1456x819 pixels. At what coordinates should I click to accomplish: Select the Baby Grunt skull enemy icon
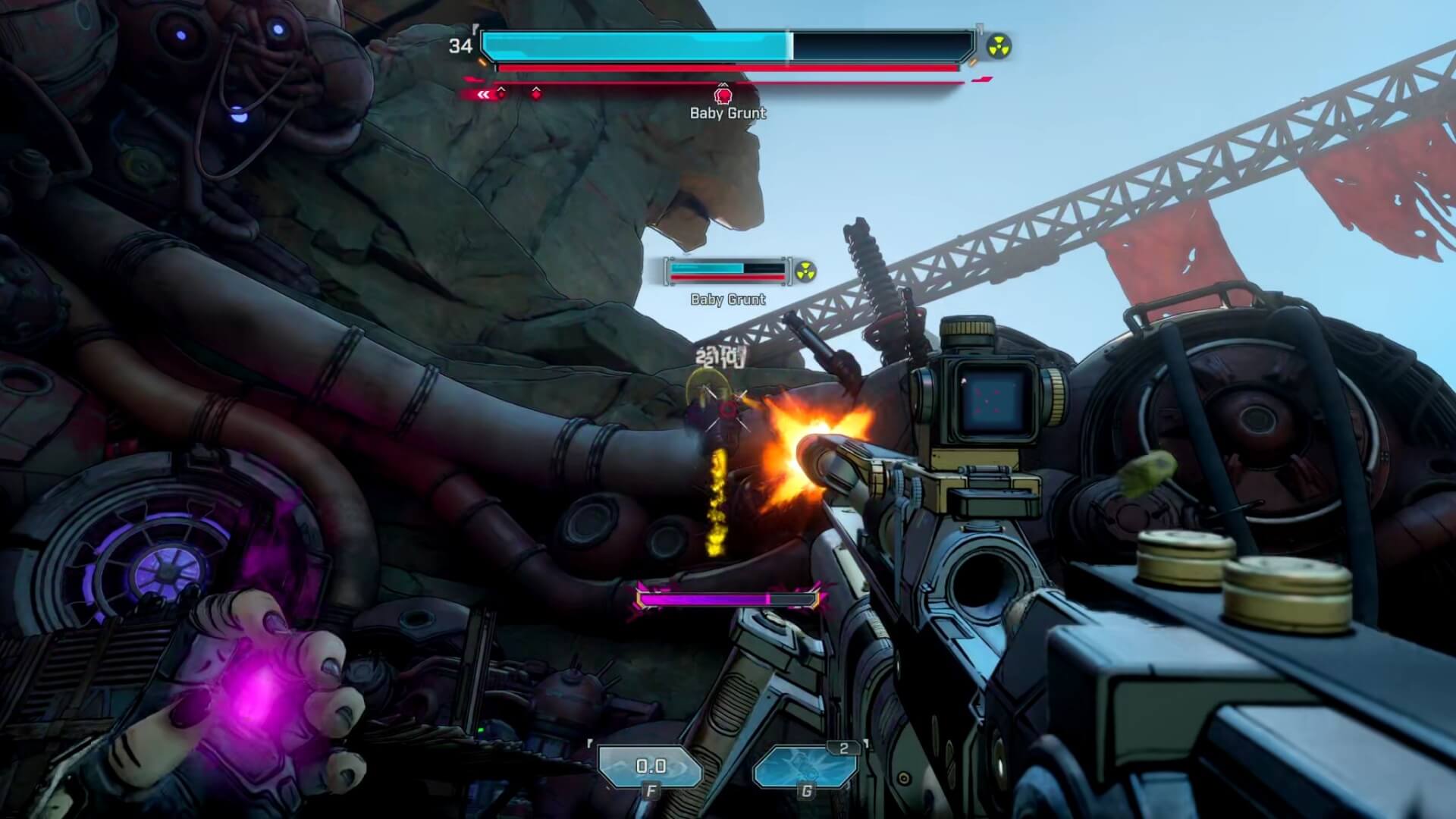[724, 96]
